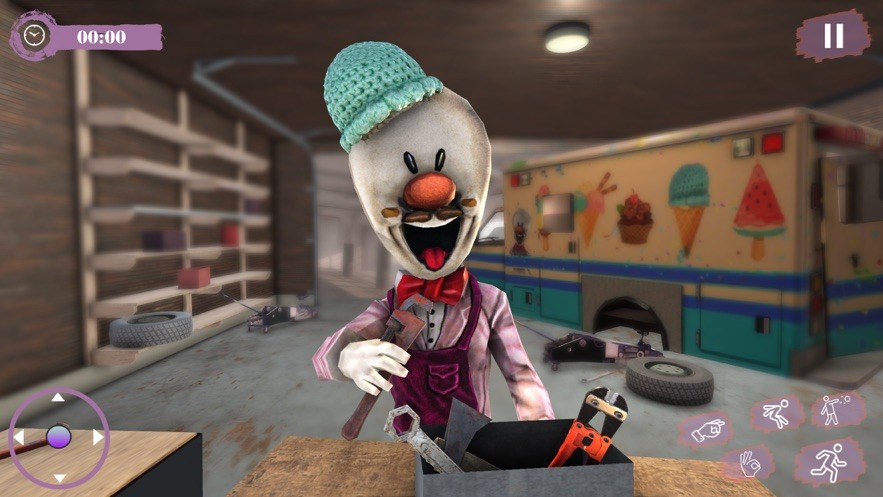Image resolution: width=883 pixels, height=497 pixels.
Task: Pause the game
Action: coord(833,36)
